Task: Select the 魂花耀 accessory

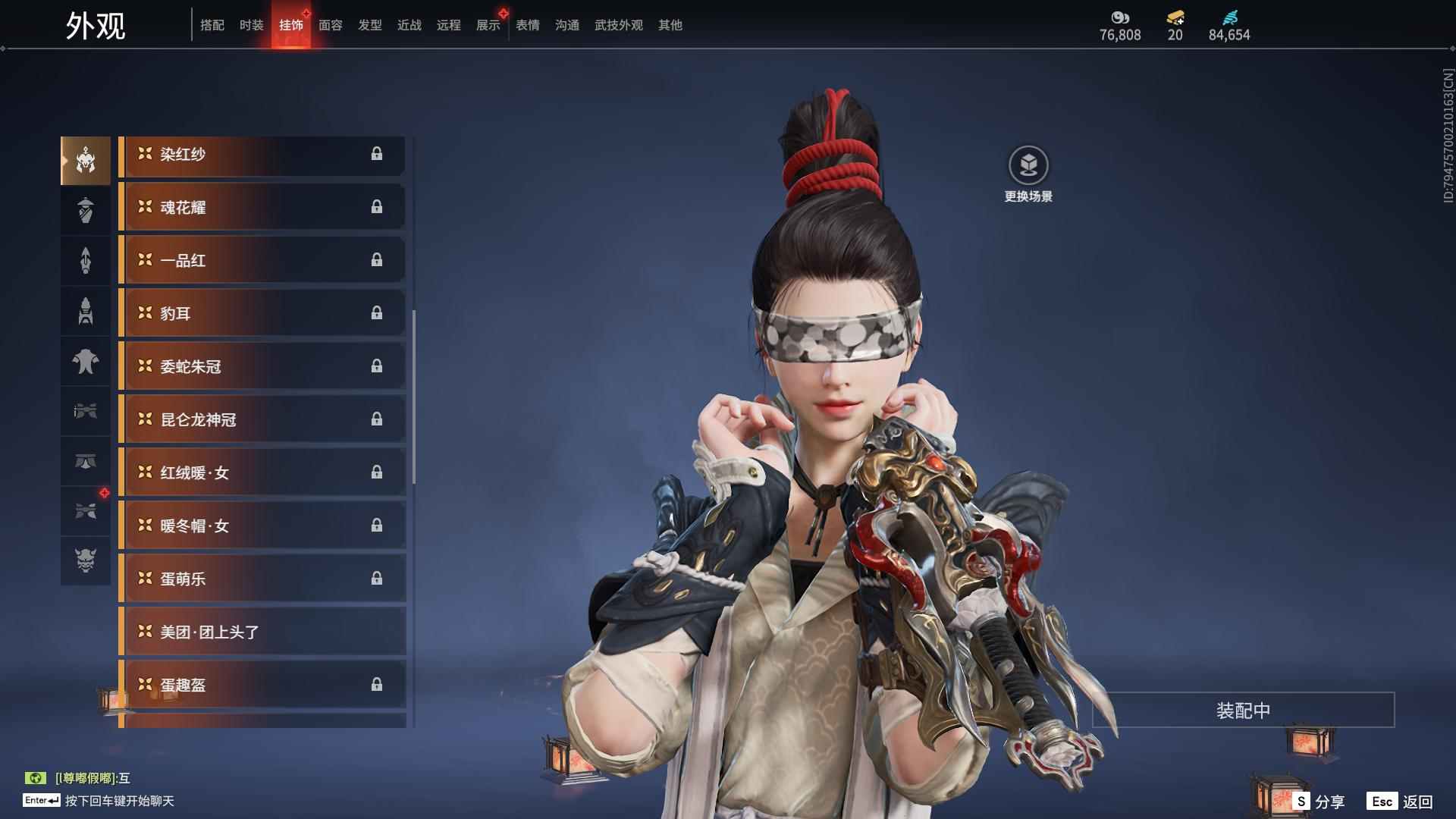Action: click(x=262, y=208)
